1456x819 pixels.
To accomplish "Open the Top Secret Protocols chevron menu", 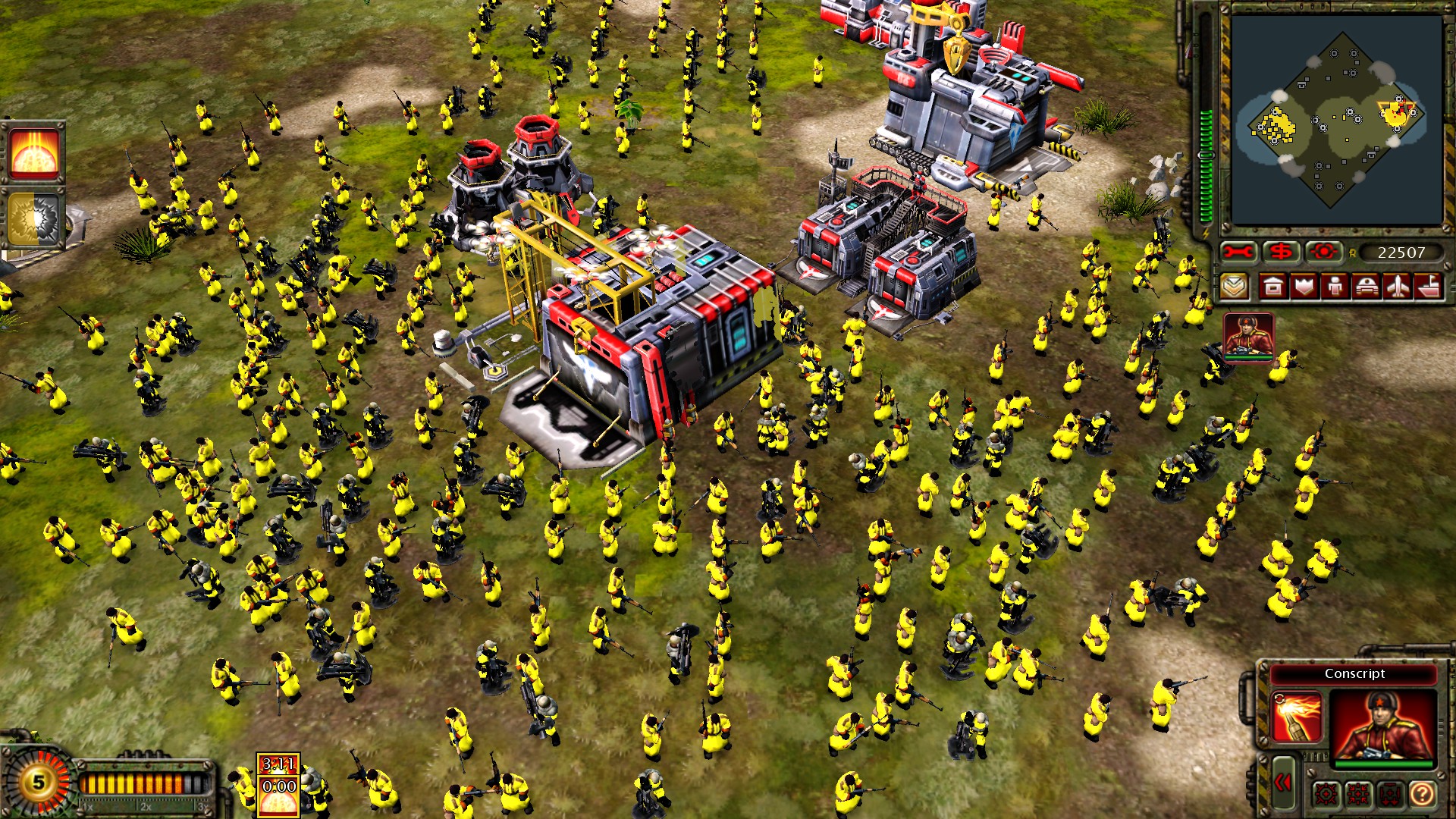I will coord(1236,287).
